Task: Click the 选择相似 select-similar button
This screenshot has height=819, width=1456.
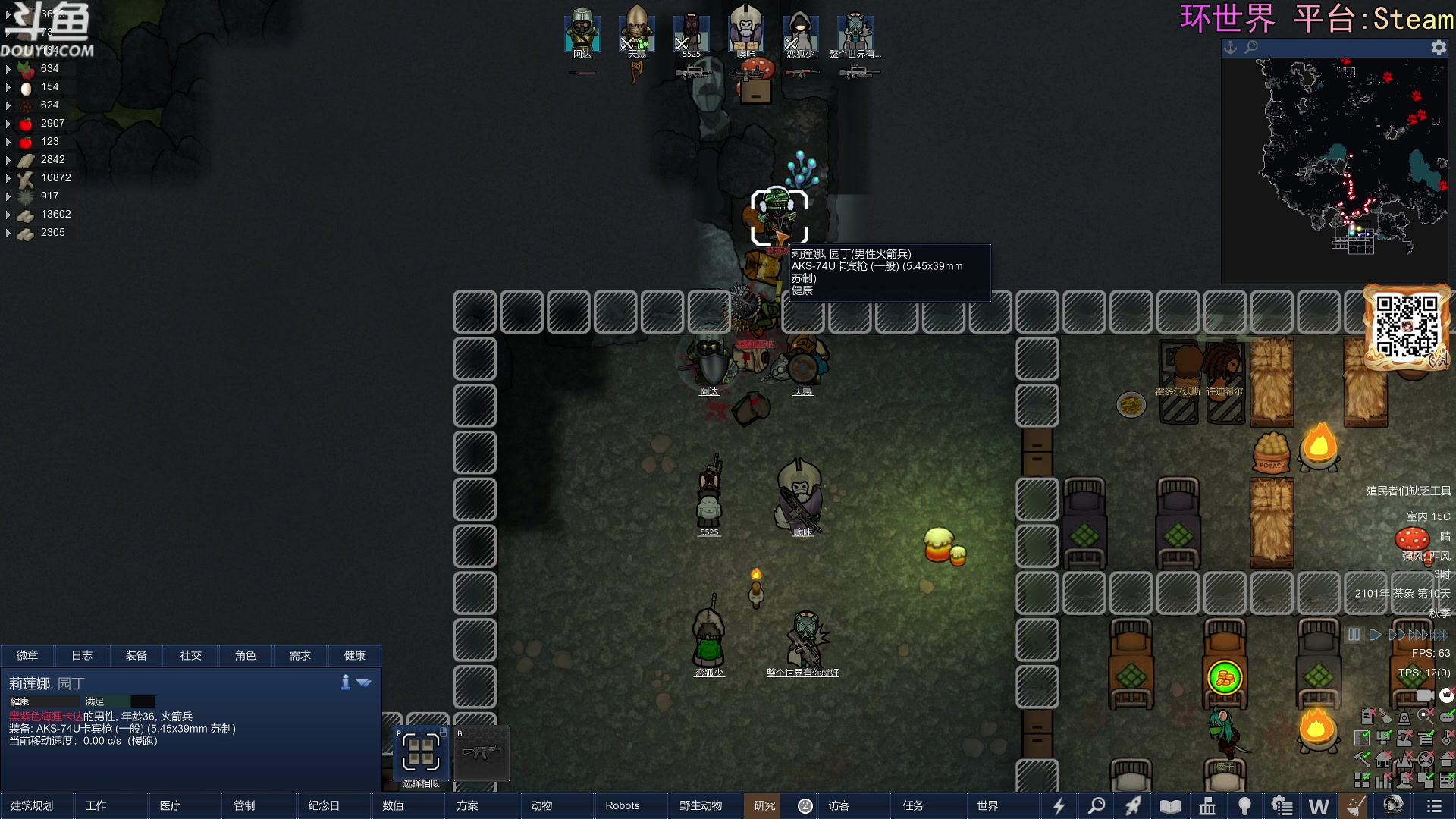Action: click(x=421, y=754)
